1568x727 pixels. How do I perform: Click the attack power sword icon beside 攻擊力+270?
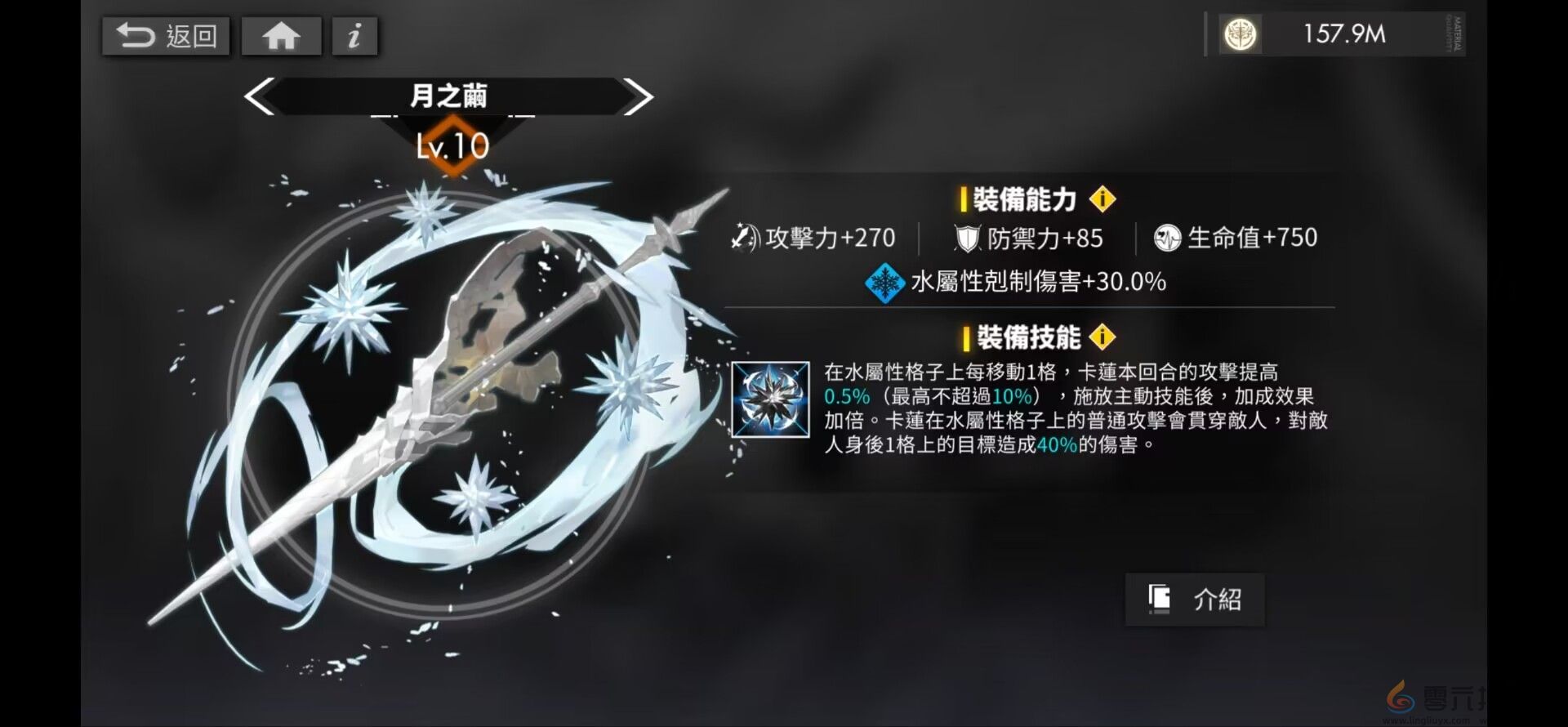click(743, 238)
